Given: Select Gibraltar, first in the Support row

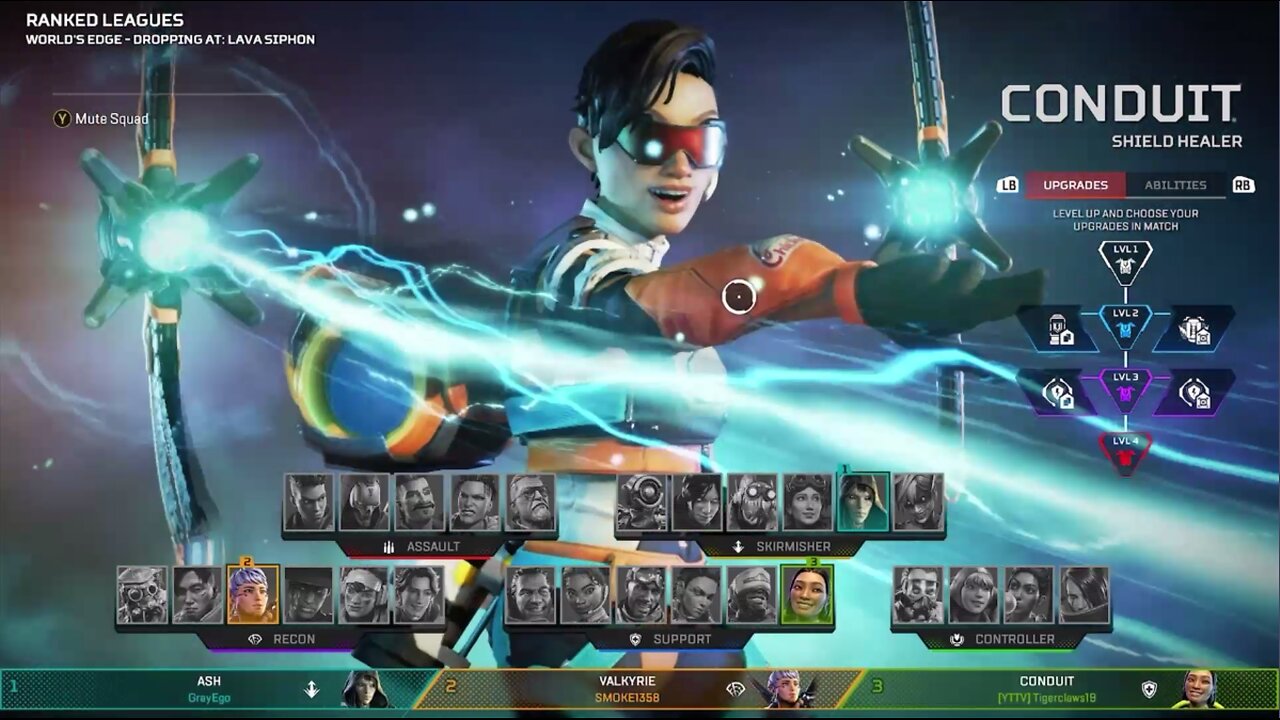Looking at the screenshot, I should [x=530, y=595].
